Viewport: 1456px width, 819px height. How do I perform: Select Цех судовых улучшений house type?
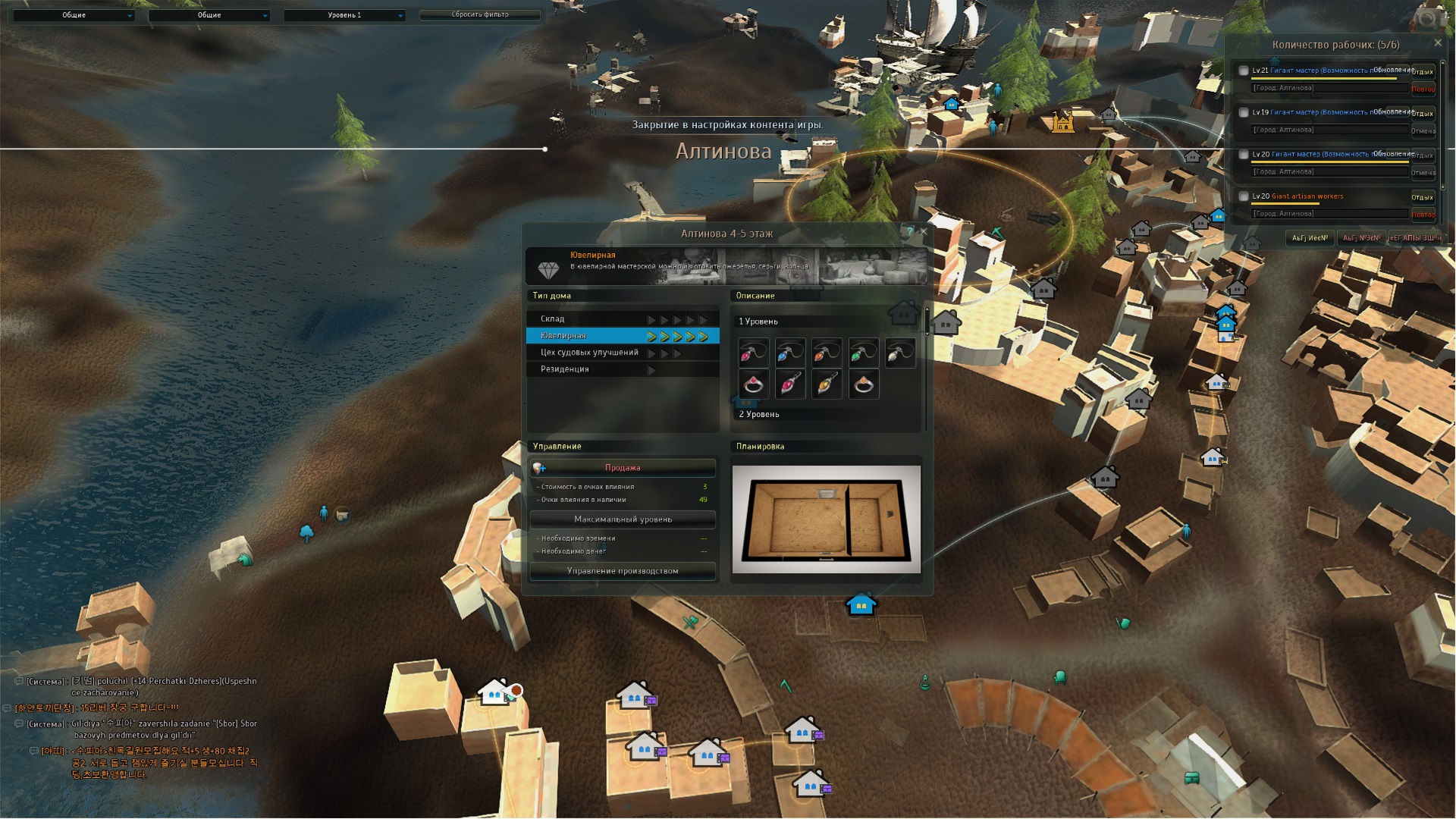click(622, 353)
